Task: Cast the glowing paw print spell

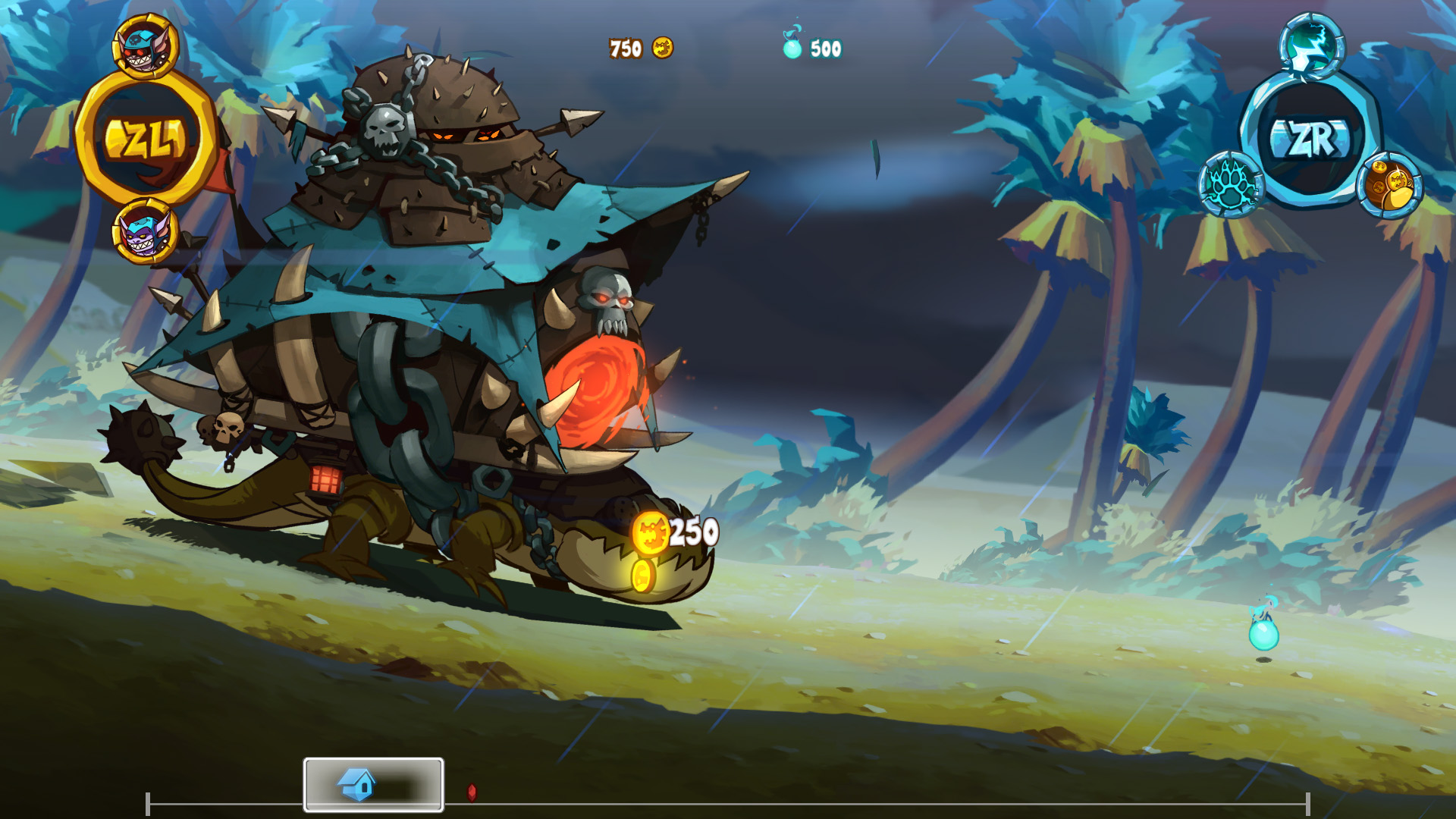Action: coord(1230,184)
